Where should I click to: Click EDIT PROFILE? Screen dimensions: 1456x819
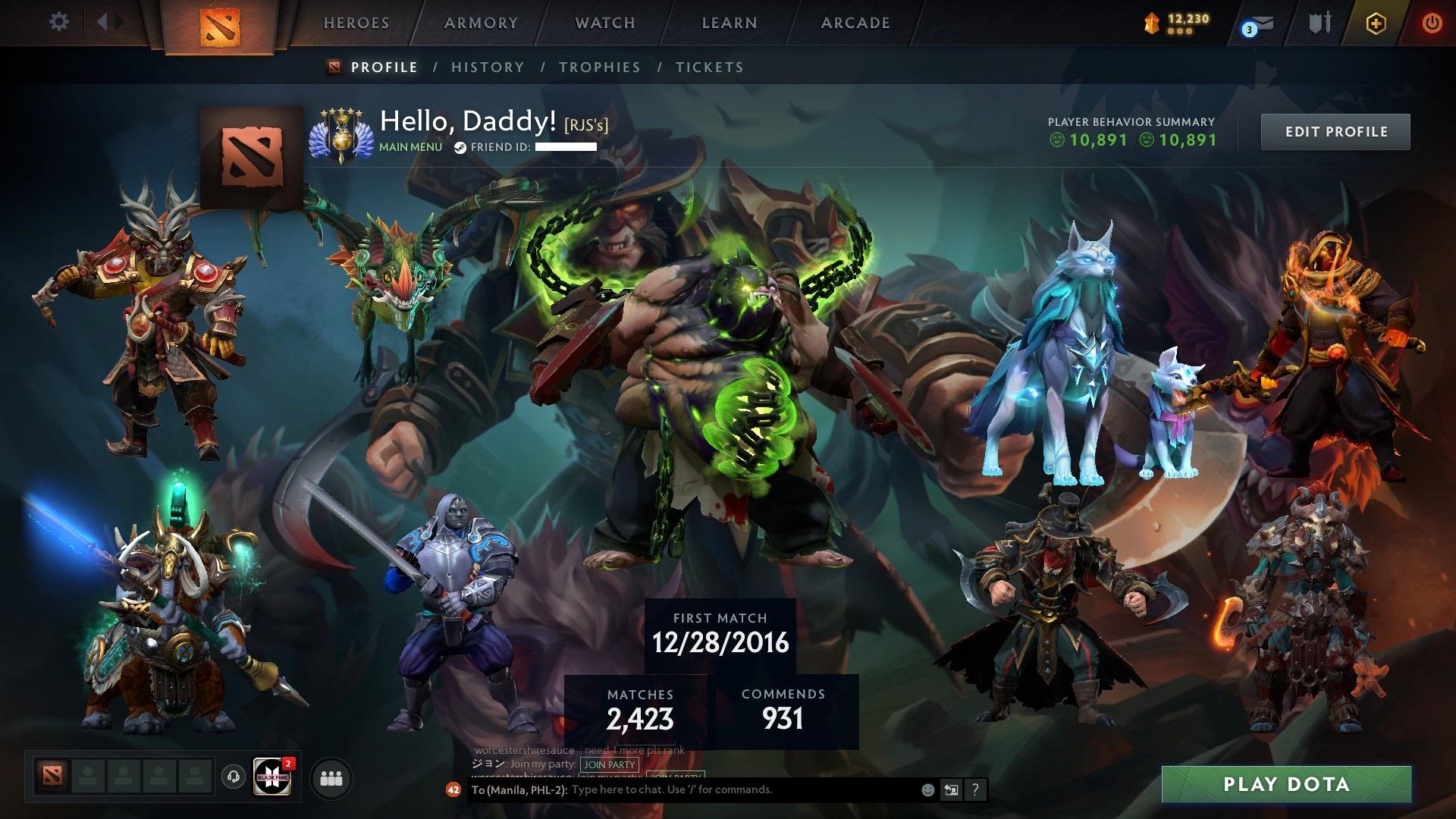point(1335,130)
